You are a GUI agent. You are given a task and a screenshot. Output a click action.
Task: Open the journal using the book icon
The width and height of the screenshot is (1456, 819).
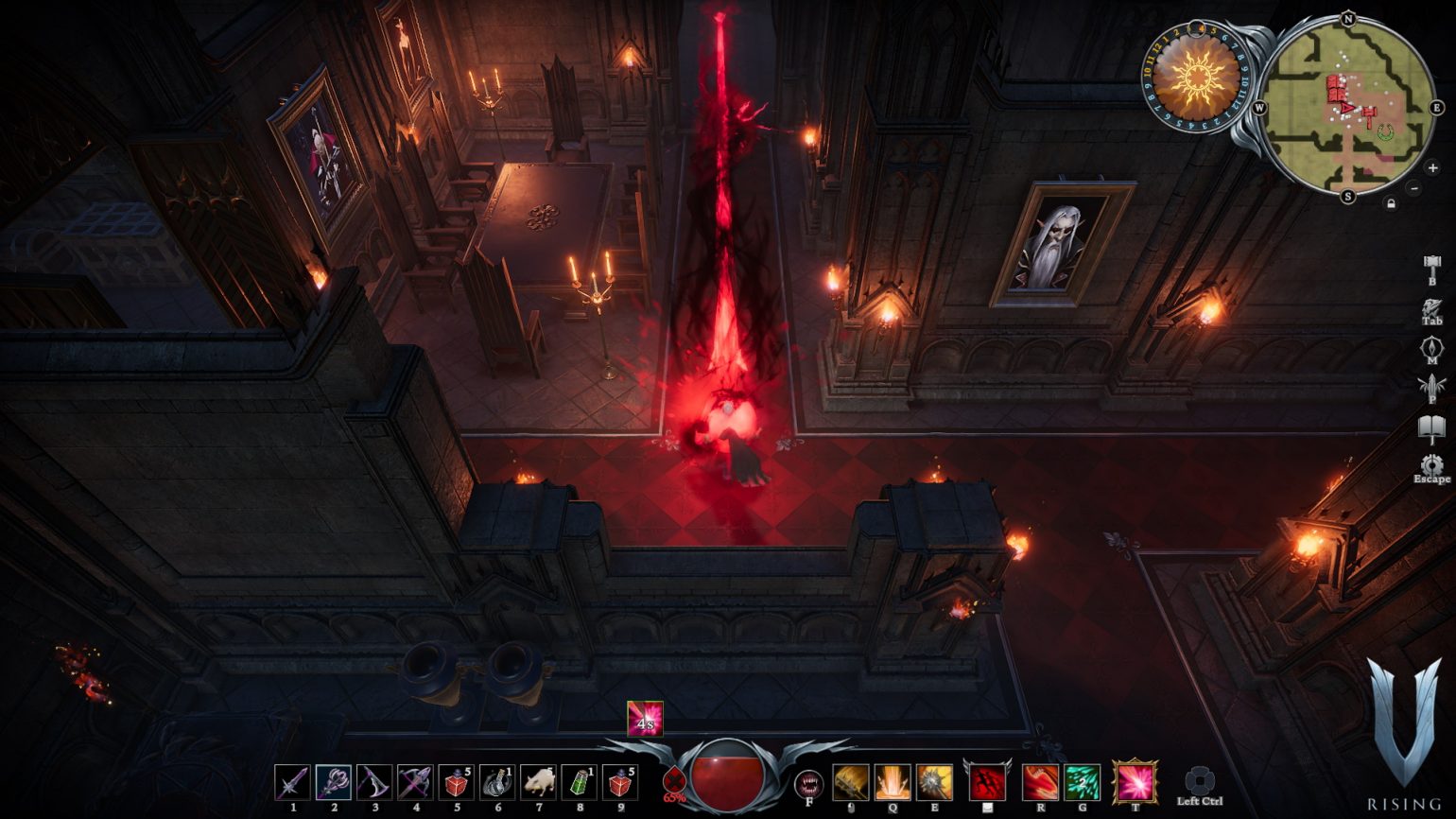[1432, 425]
